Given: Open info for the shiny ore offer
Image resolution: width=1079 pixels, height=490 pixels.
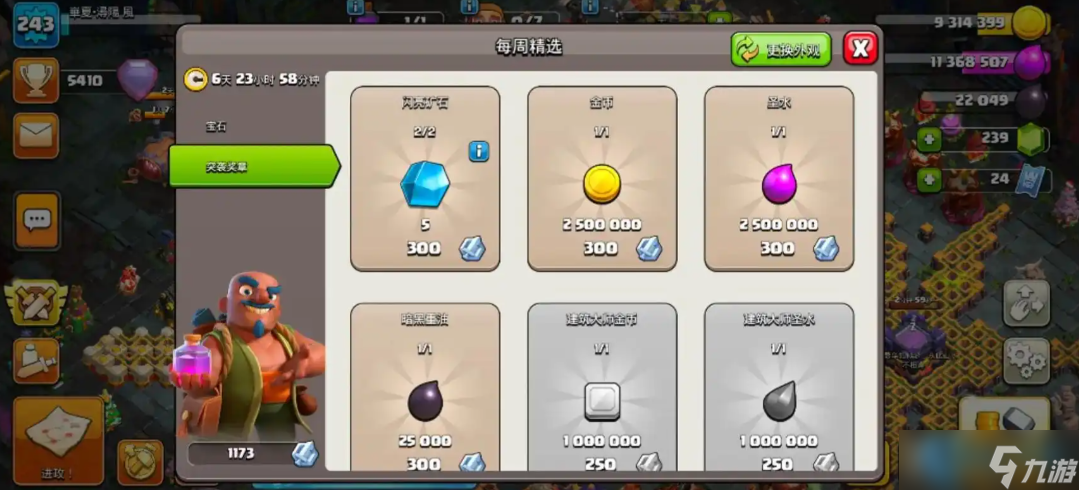Looking at the screenshot, I should click(479, 151).
